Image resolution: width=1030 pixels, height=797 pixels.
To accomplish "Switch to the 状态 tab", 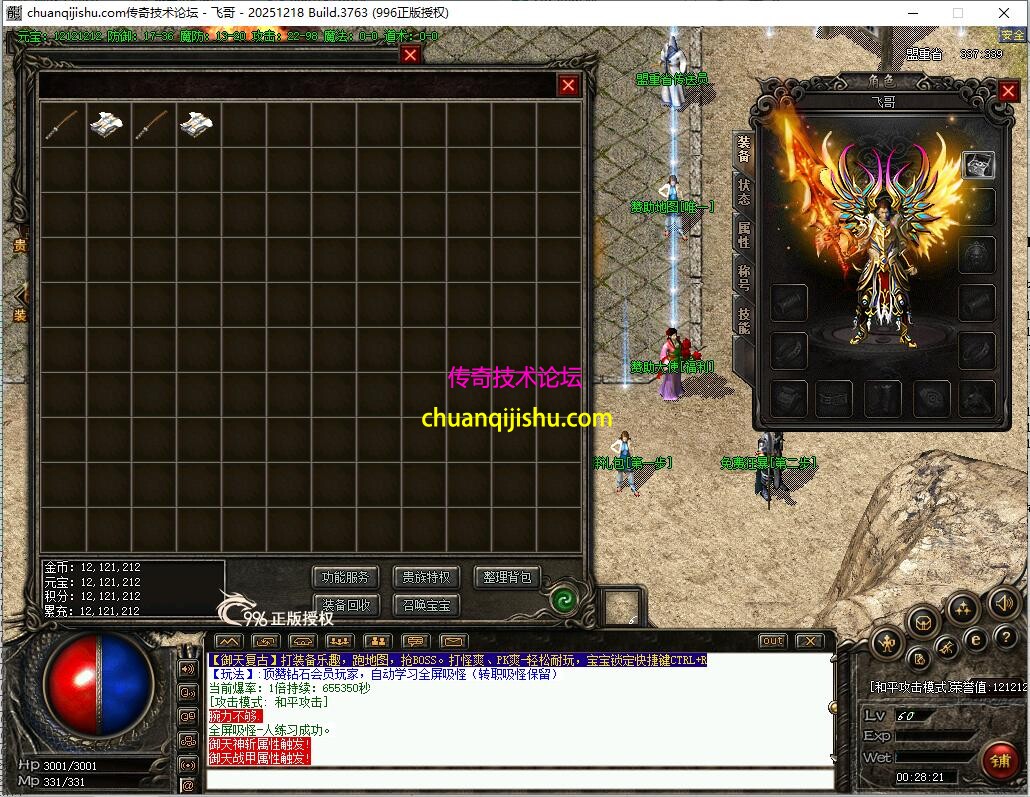I will 743,191.
